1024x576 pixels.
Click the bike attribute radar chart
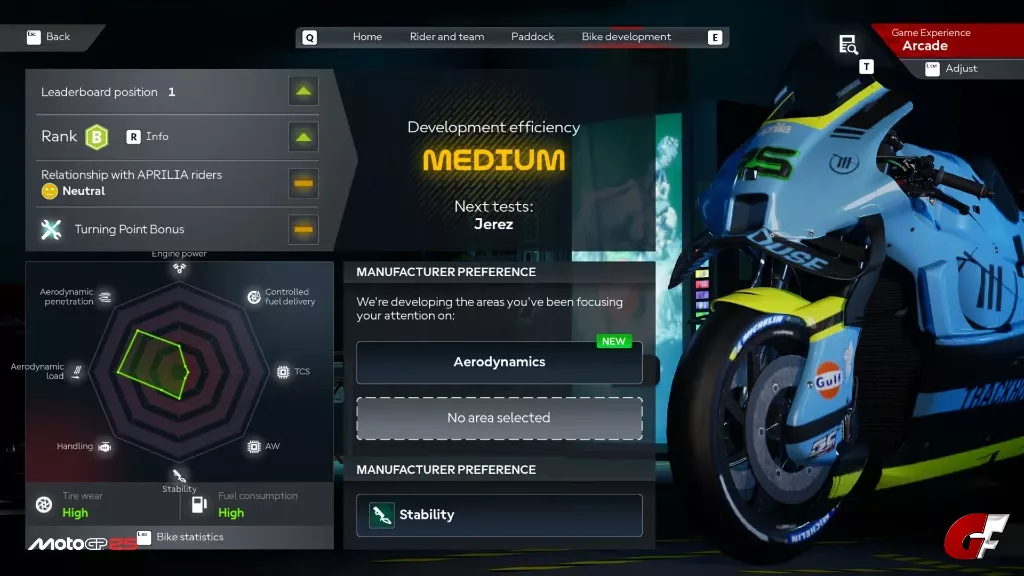tap(178, 368)
